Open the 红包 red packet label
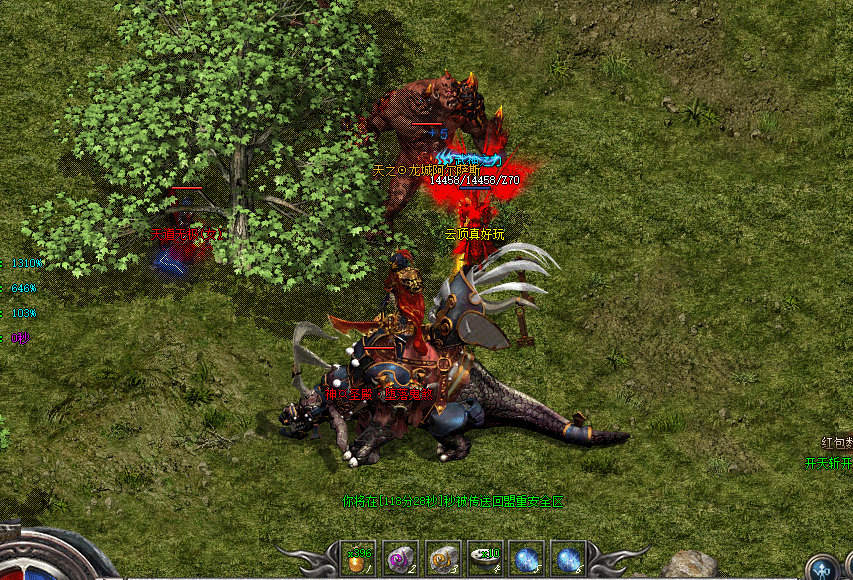This screenshot has height=580, width=853. pyautogui.click(x=836, y=442)
